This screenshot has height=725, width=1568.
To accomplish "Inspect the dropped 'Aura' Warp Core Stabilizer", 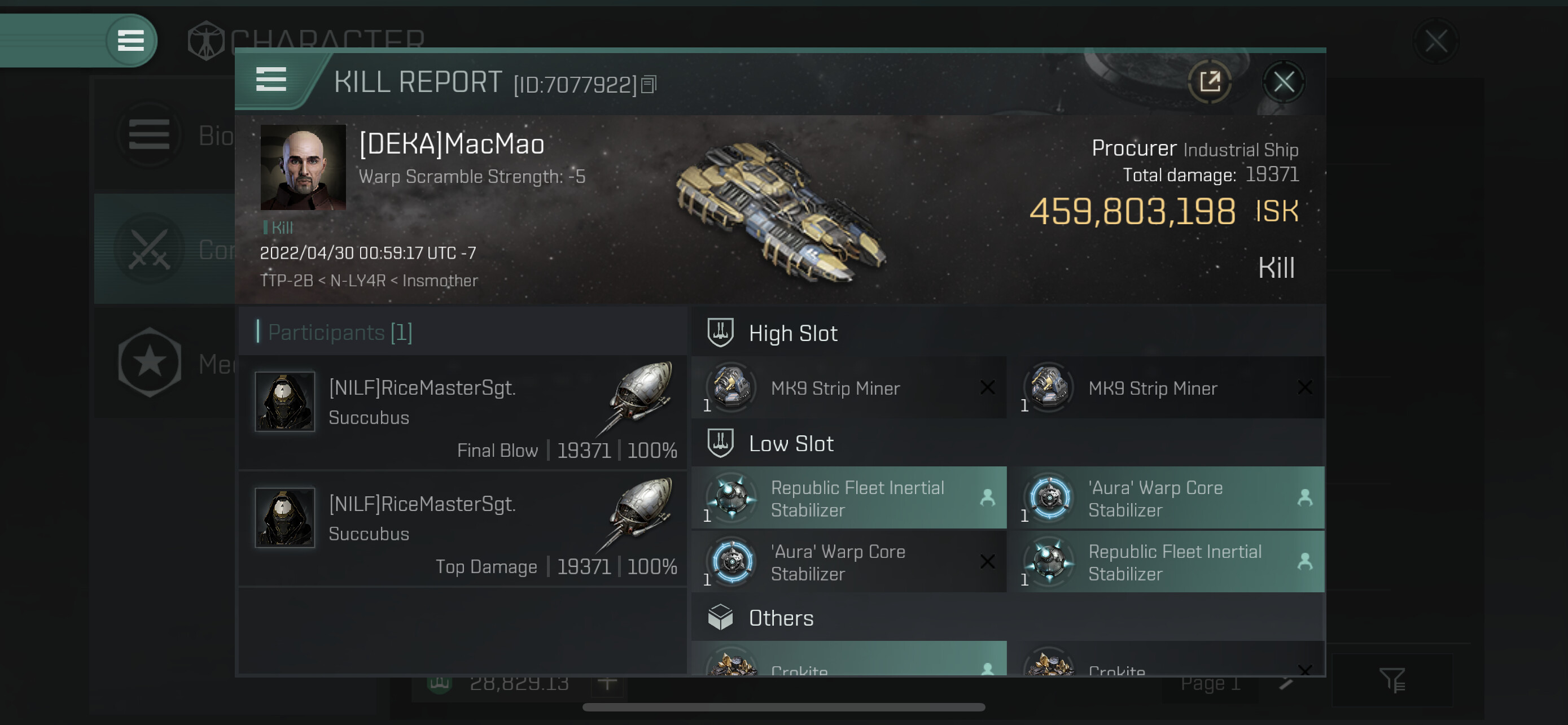I will 1166,498.
